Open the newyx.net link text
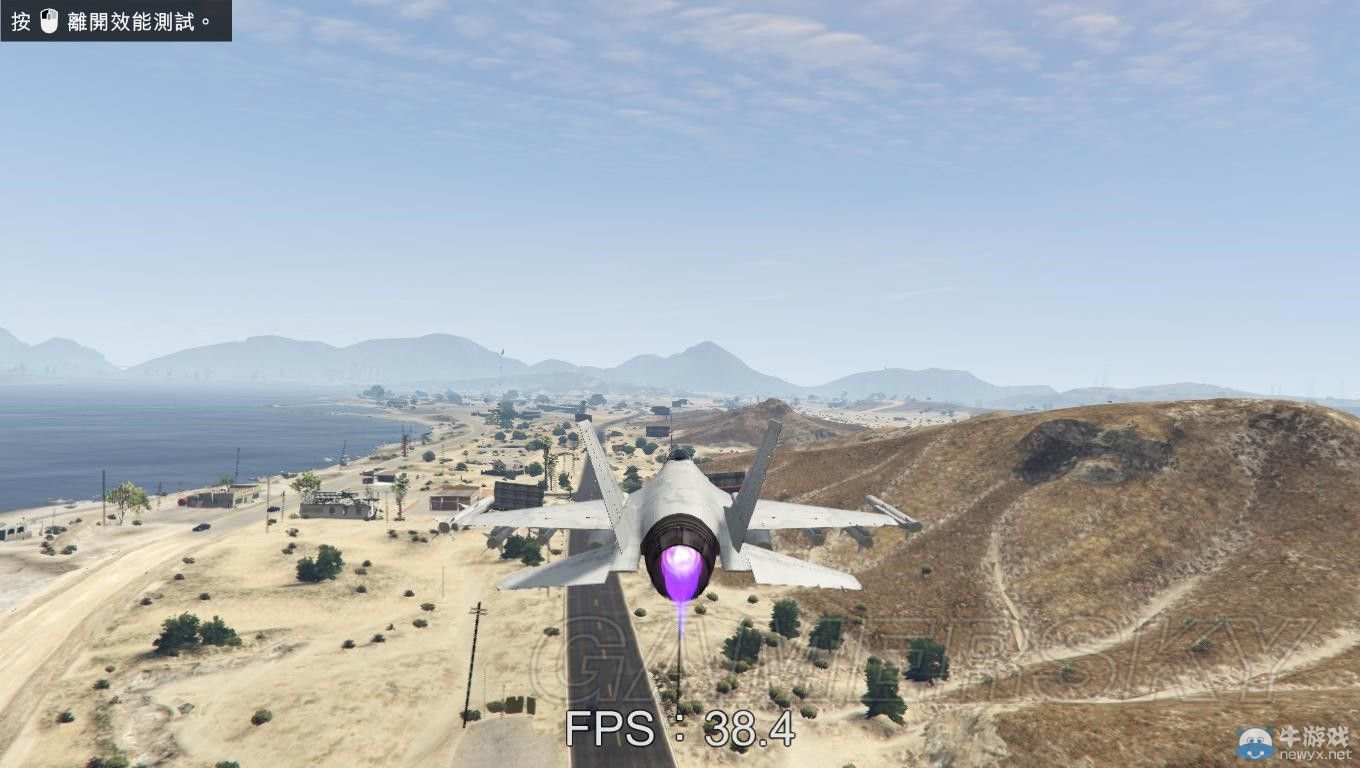Screen dimensions: 1360x768 pos(1315,756)
